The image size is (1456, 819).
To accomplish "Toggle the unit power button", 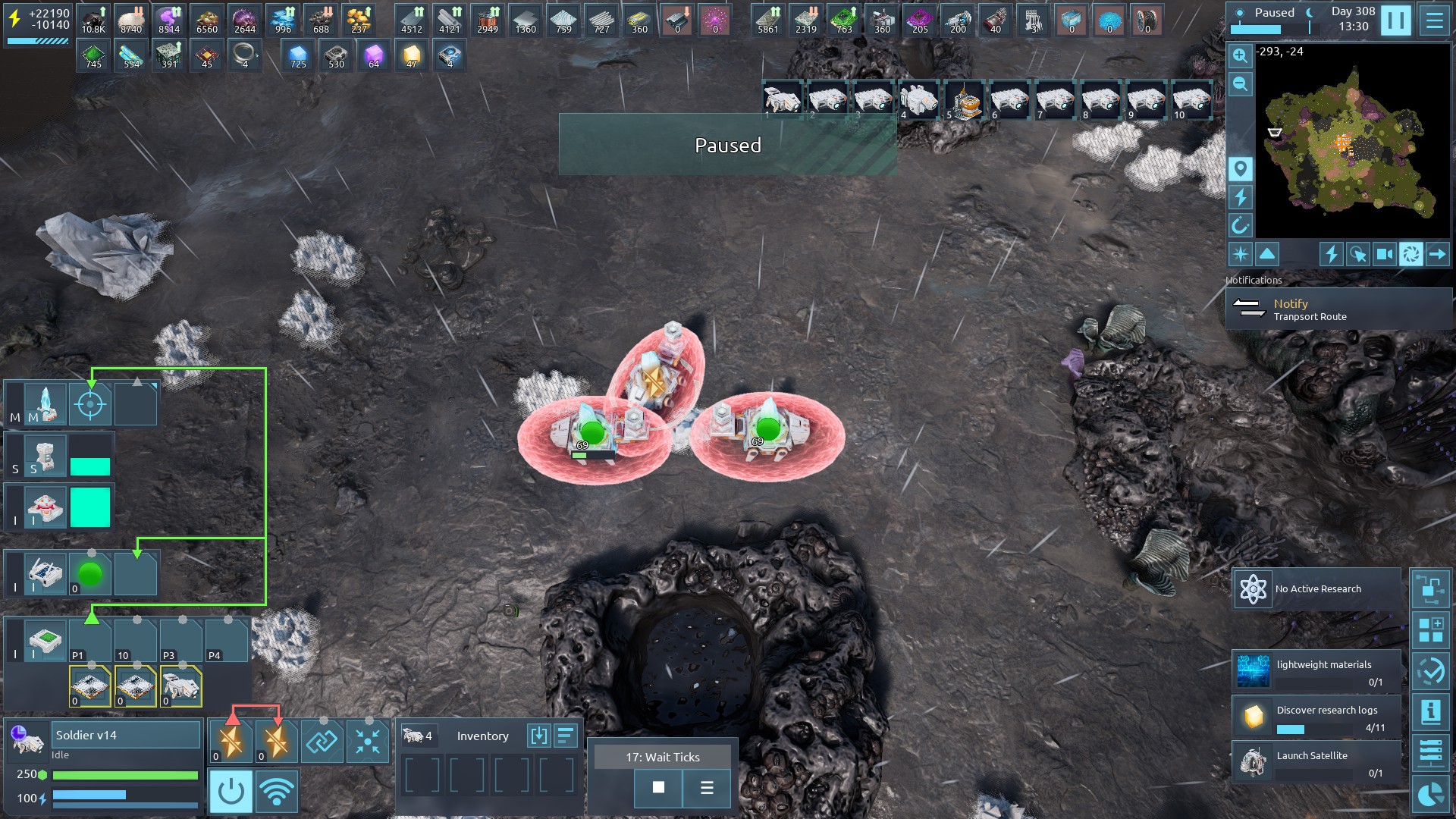I will point(231,792).
